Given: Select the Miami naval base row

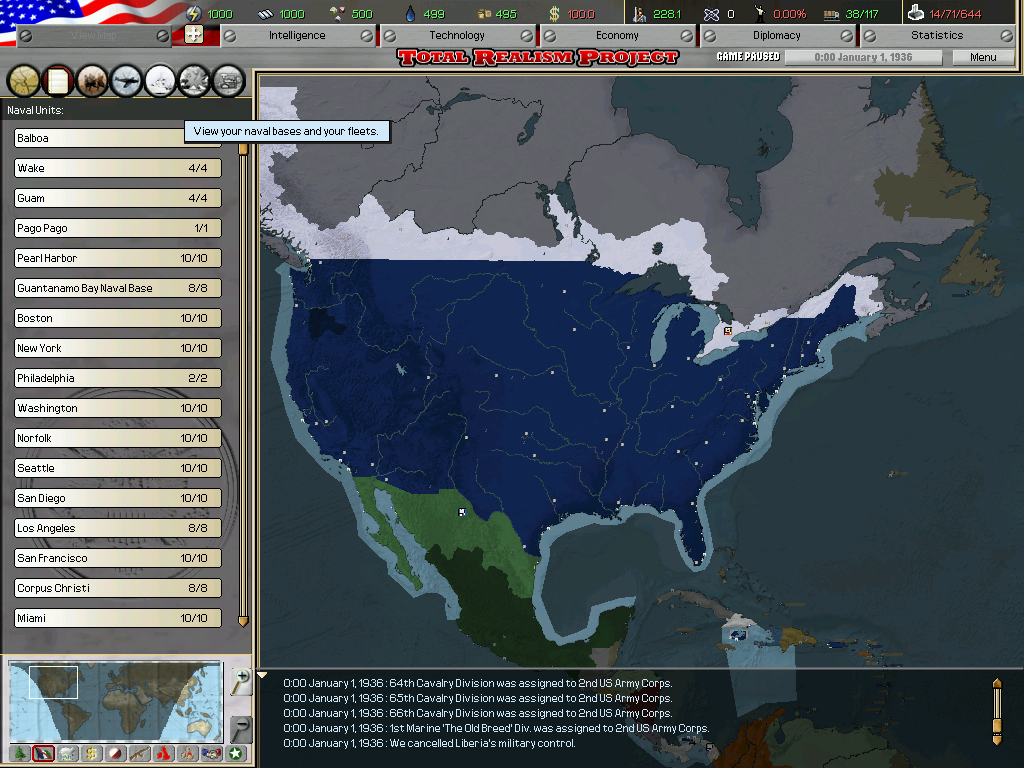Looking at the screenshot, I should [x=117, y=618].
